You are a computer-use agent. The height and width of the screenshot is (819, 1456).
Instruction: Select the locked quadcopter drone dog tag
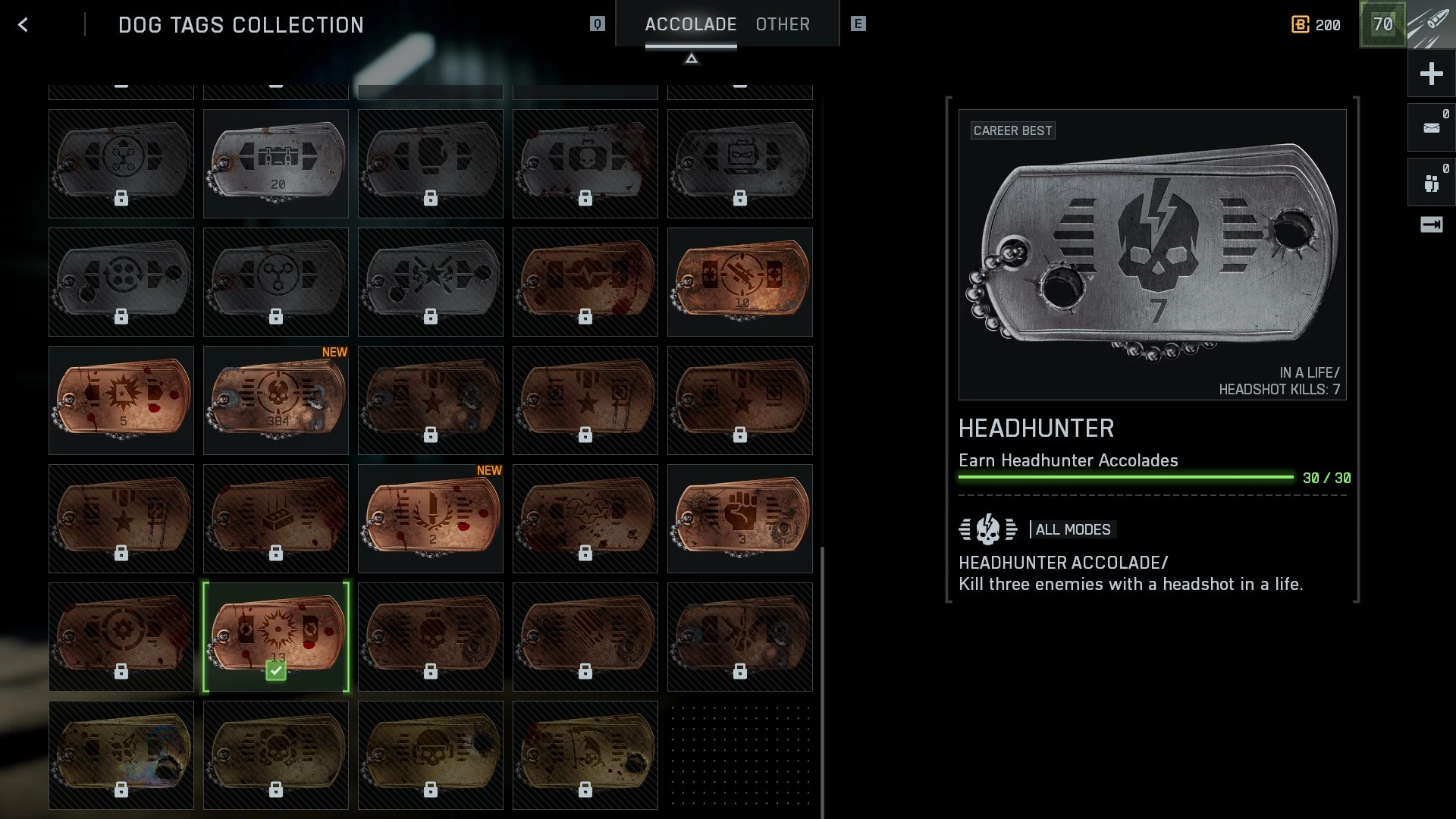[121, 163]
